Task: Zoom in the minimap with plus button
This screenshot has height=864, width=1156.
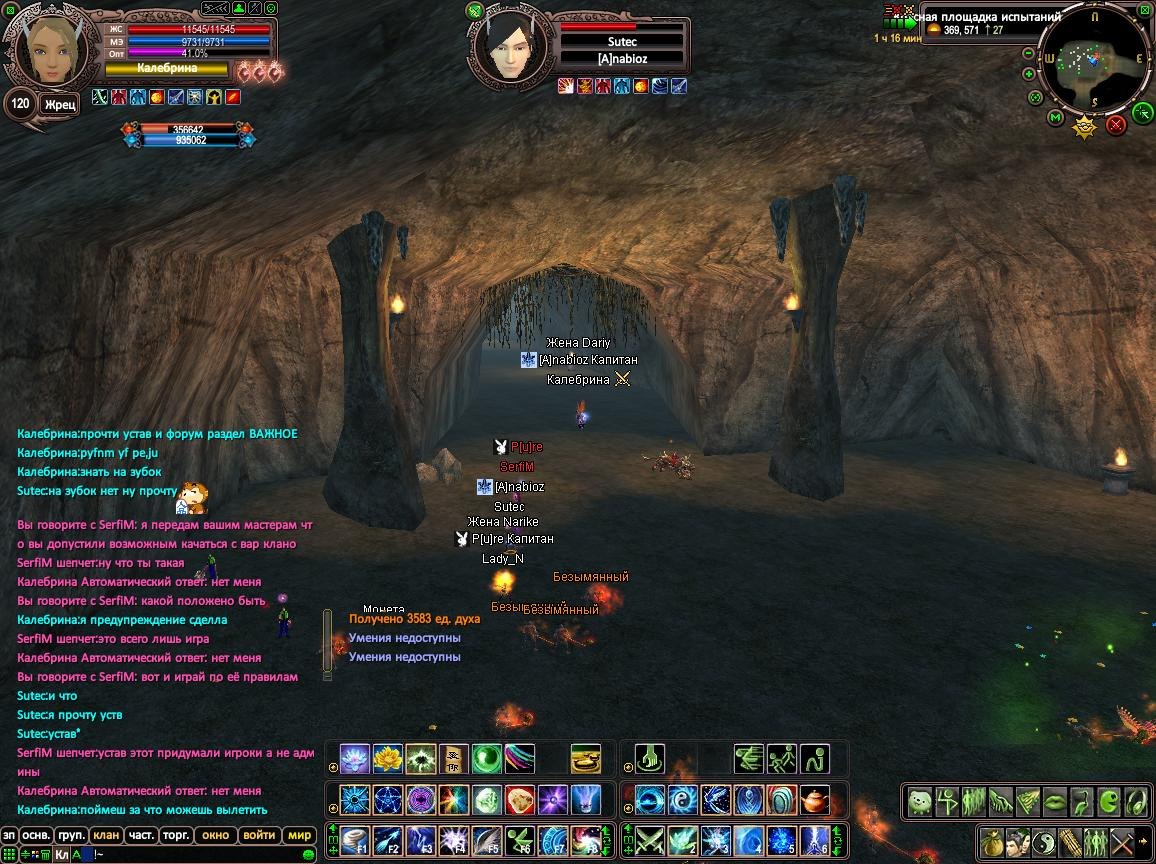Action: 1029,74
